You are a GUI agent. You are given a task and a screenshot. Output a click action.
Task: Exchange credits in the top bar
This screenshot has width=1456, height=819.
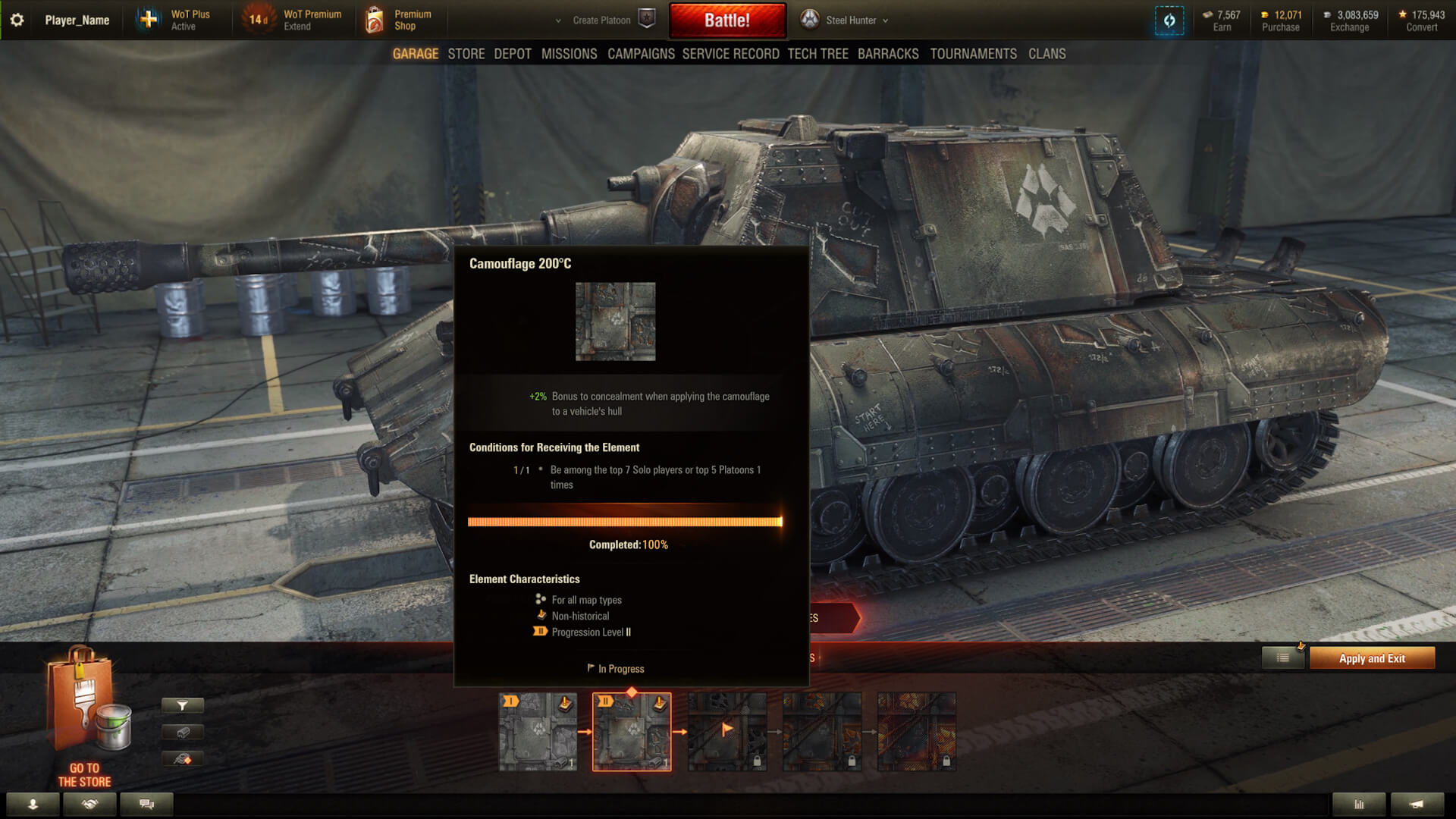[1349, 21]
